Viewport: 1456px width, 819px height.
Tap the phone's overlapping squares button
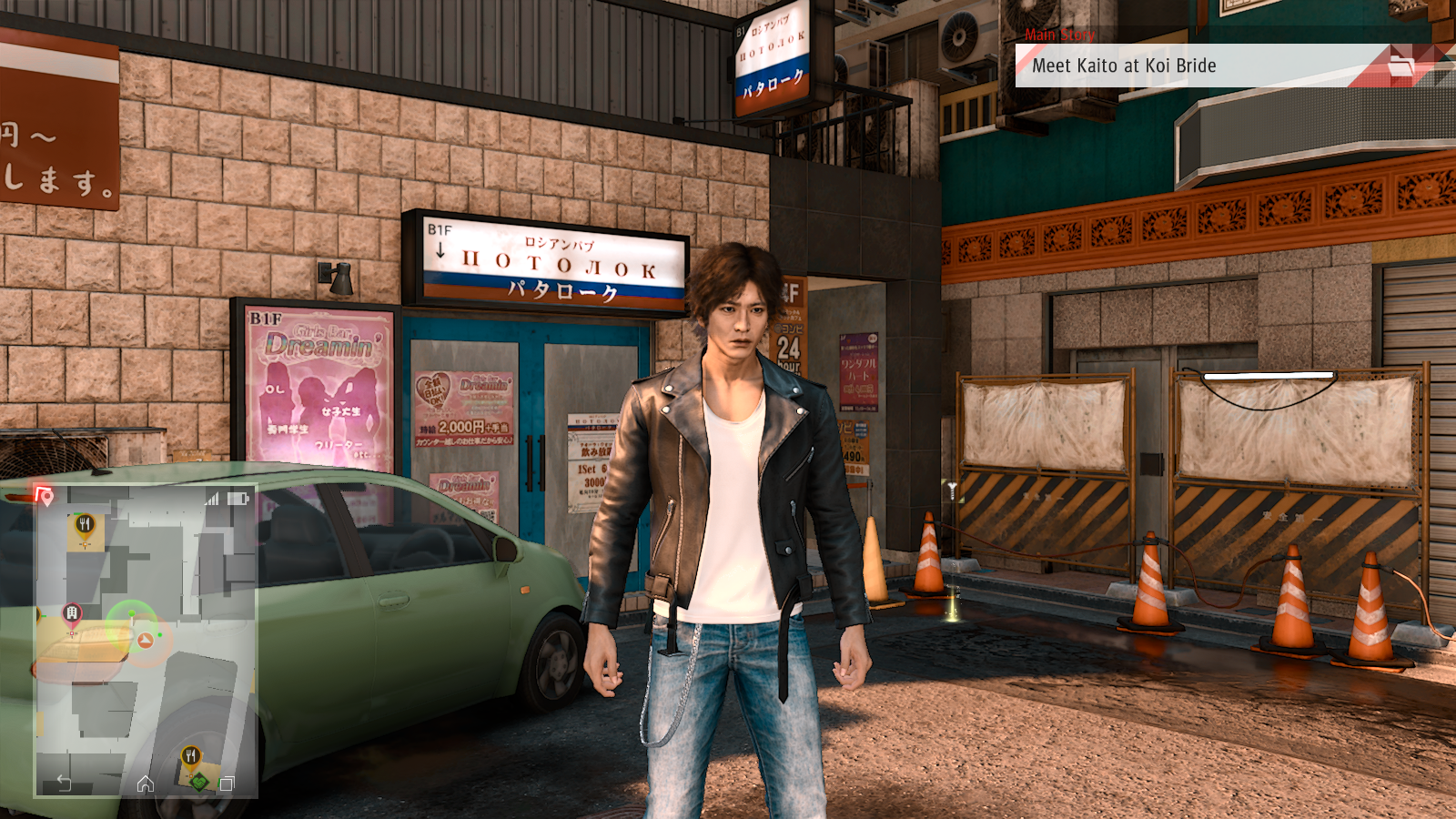(227, 784)
